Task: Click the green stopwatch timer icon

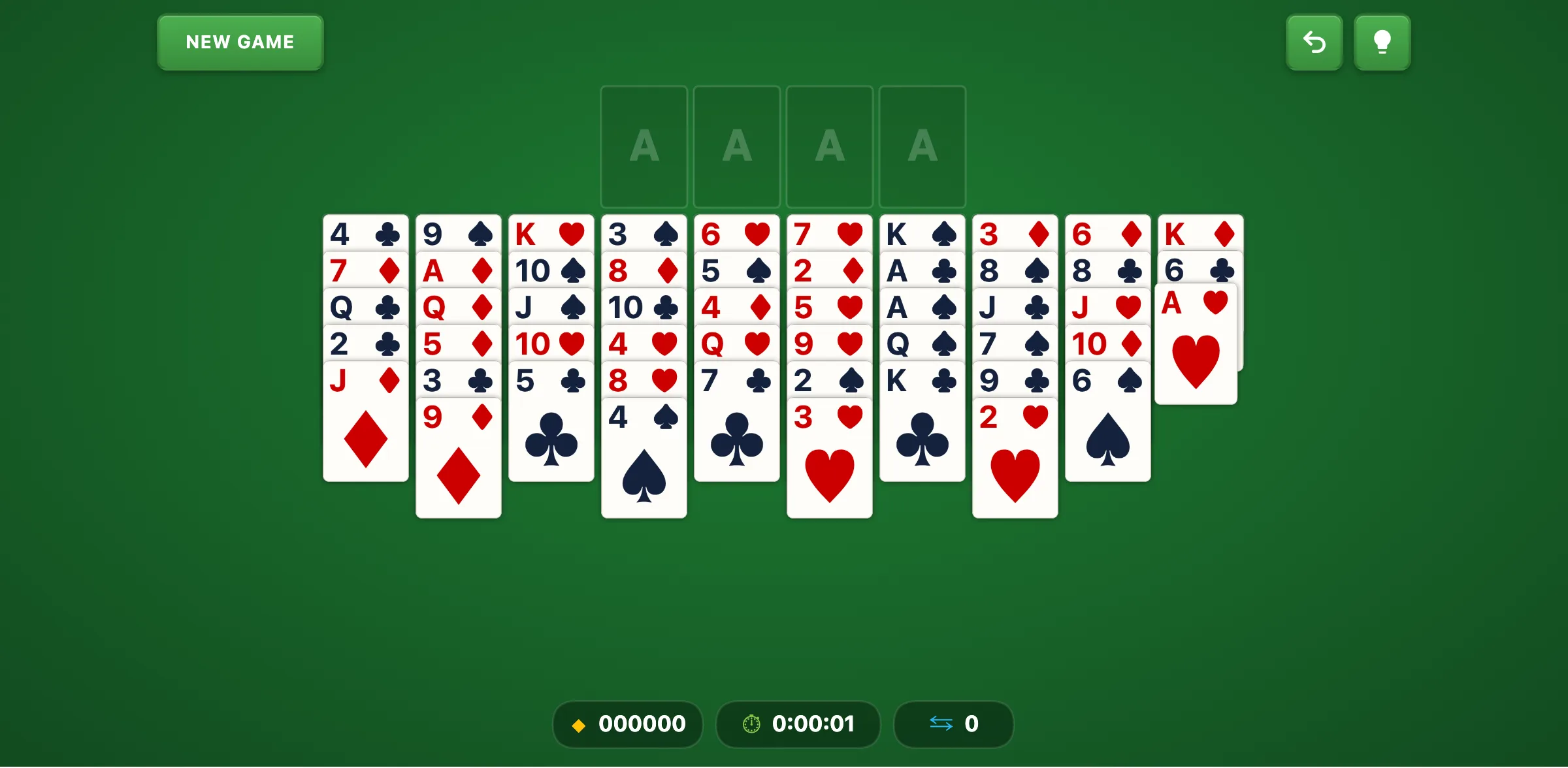Action: pos(751,724)
